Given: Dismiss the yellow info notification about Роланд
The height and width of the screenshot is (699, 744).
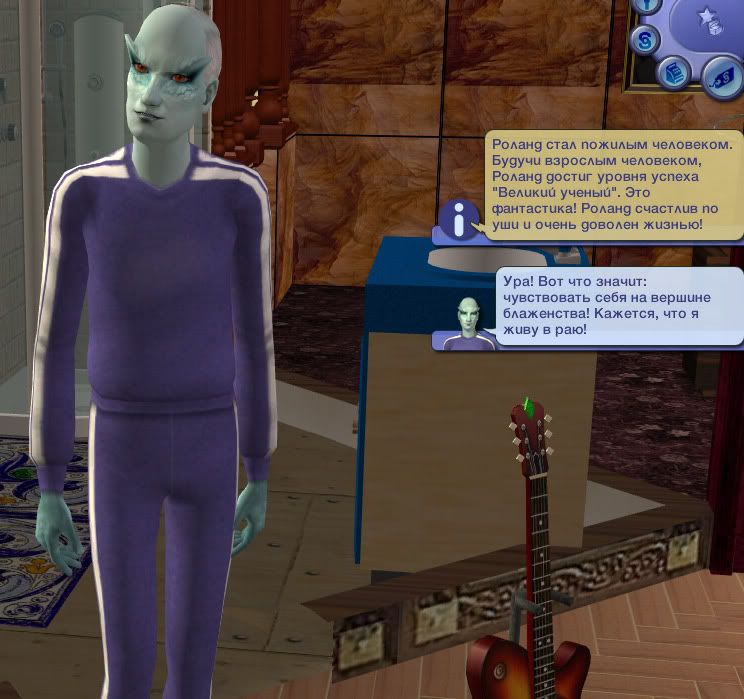Looking at the screenshot, I should coord(615,185).
